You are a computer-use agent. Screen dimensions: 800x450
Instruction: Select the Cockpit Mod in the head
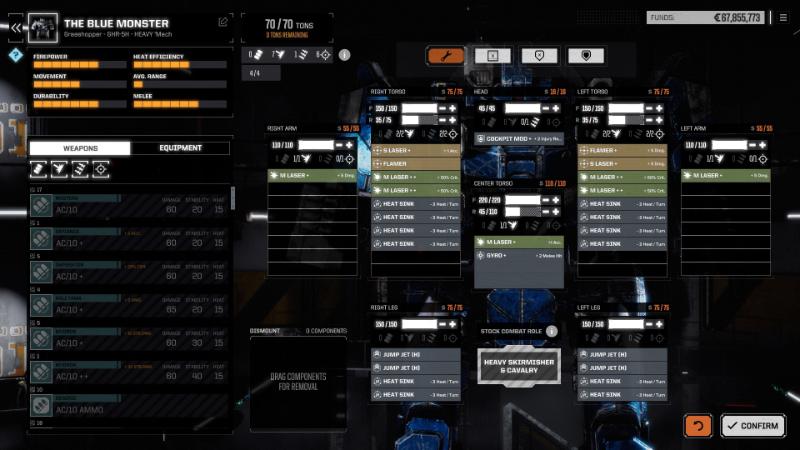[518, 138]
